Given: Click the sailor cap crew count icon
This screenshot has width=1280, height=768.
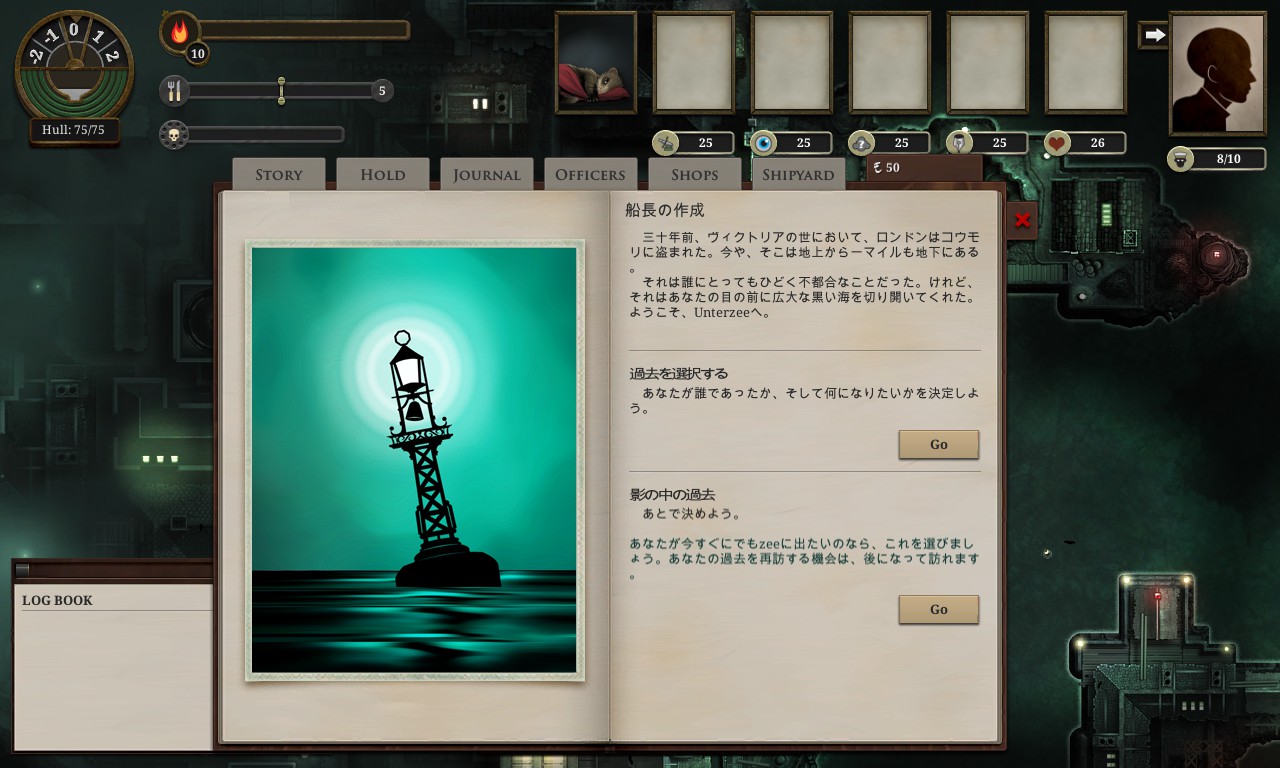Looking at the screenshot, I should pyautogui.click(x=1178, y=158).
